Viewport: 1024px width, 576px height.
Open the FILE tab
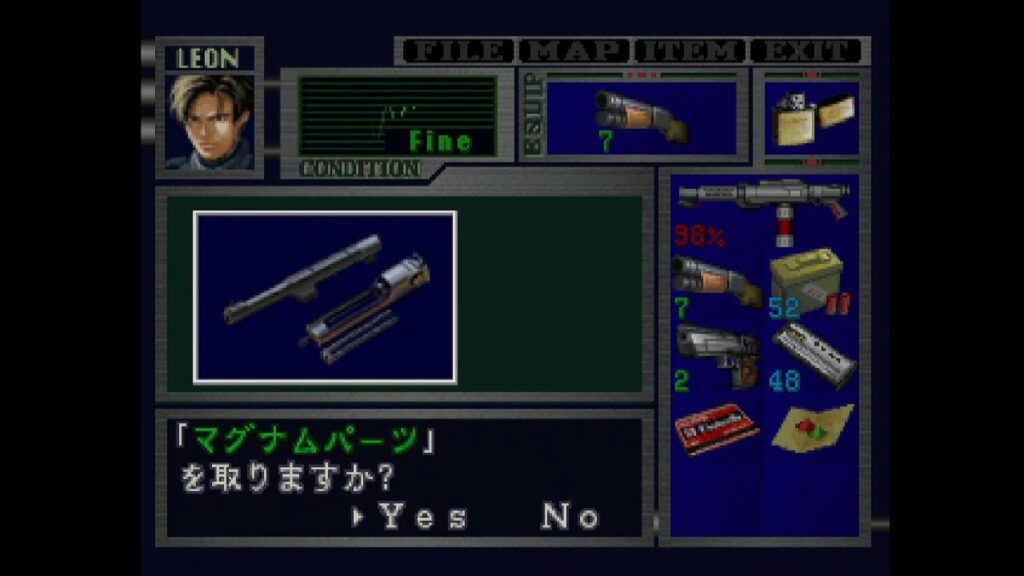[x=455, y=51]
